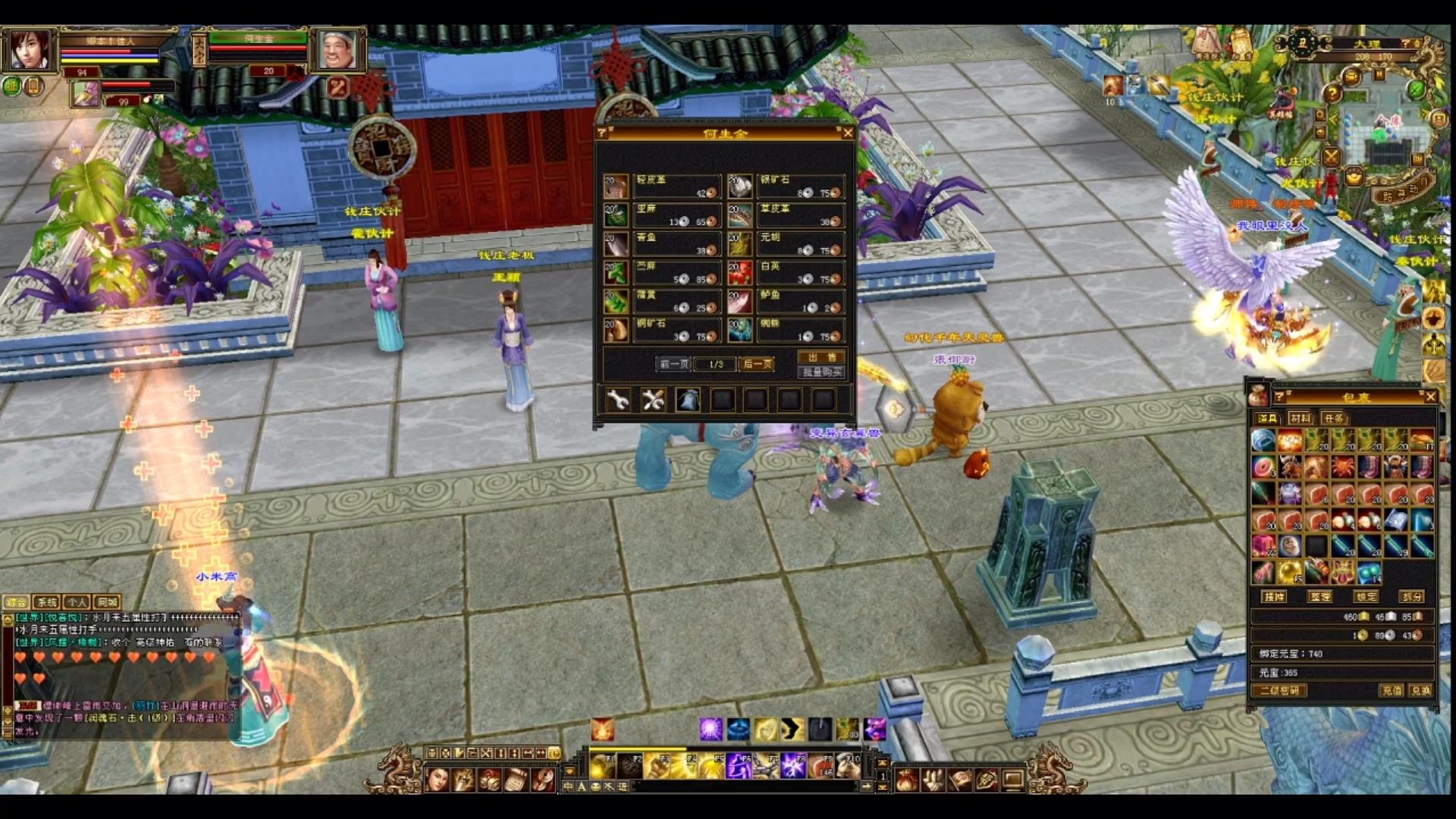Open the 兑换 exchange button

click(1420, 691)
